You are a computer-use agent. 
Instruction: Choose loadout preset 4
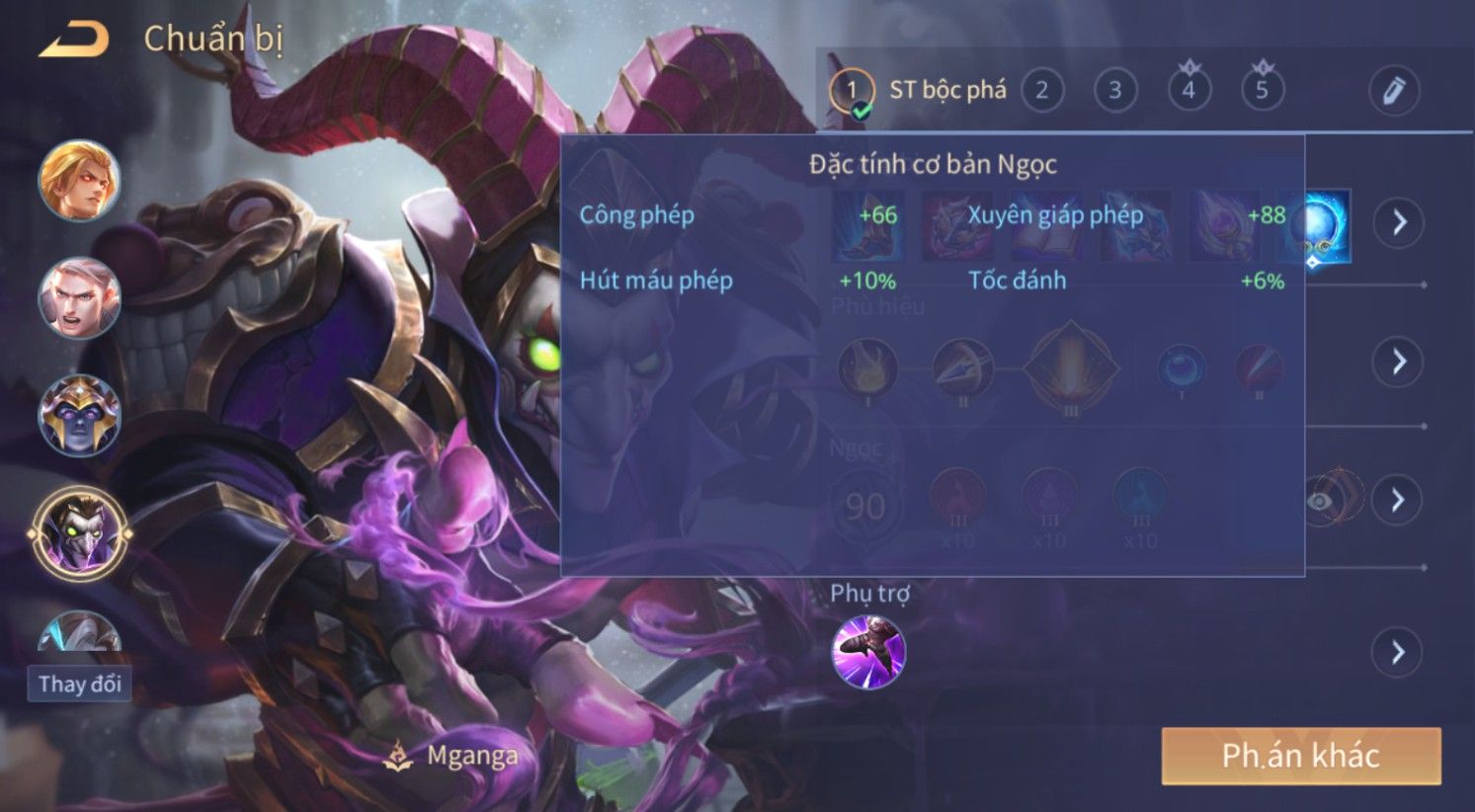[1188, 91]
